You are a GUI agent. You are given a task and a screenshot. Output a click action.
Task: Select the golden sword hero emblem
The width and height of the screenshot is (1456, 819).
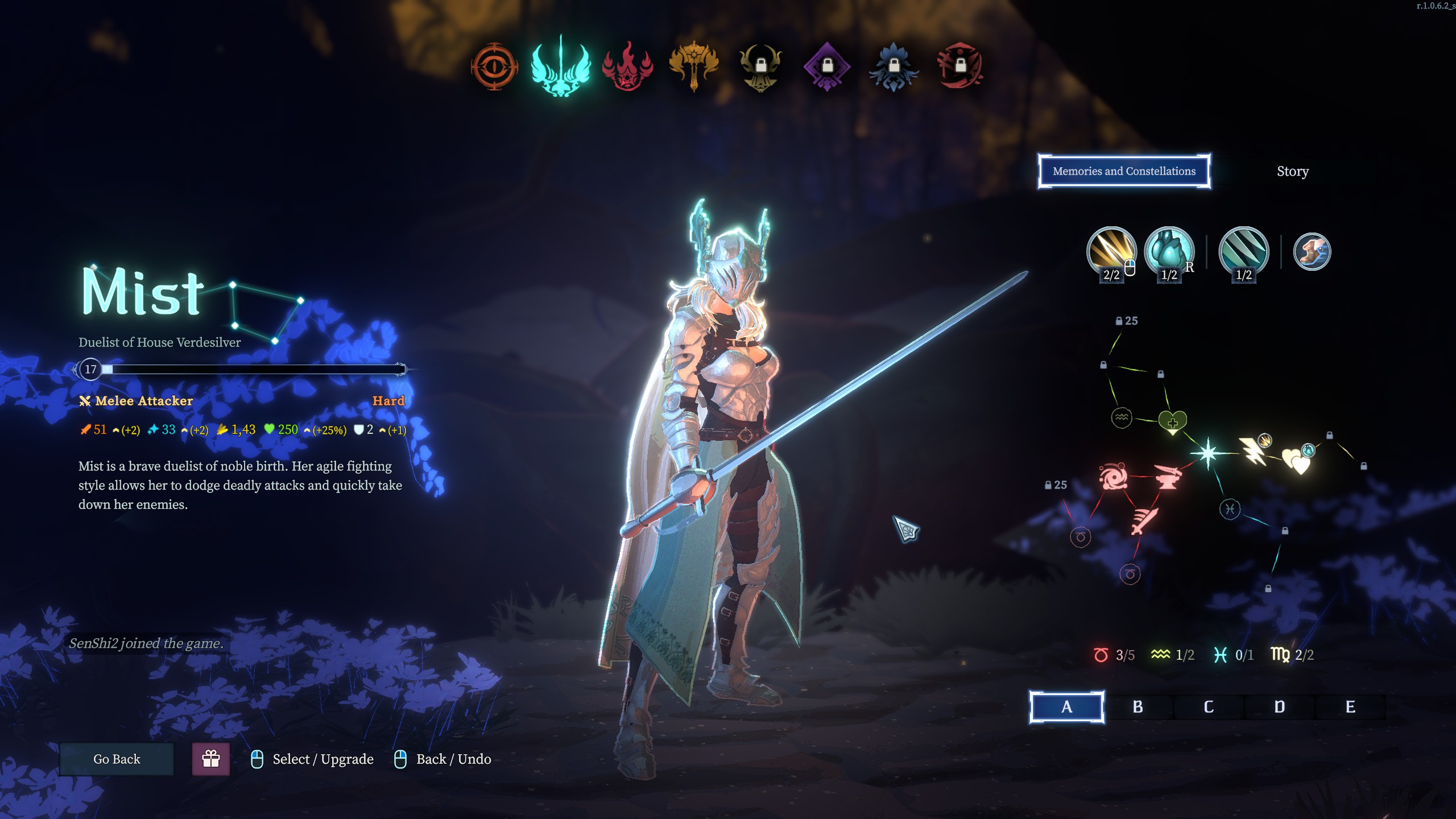click(694, 67)
